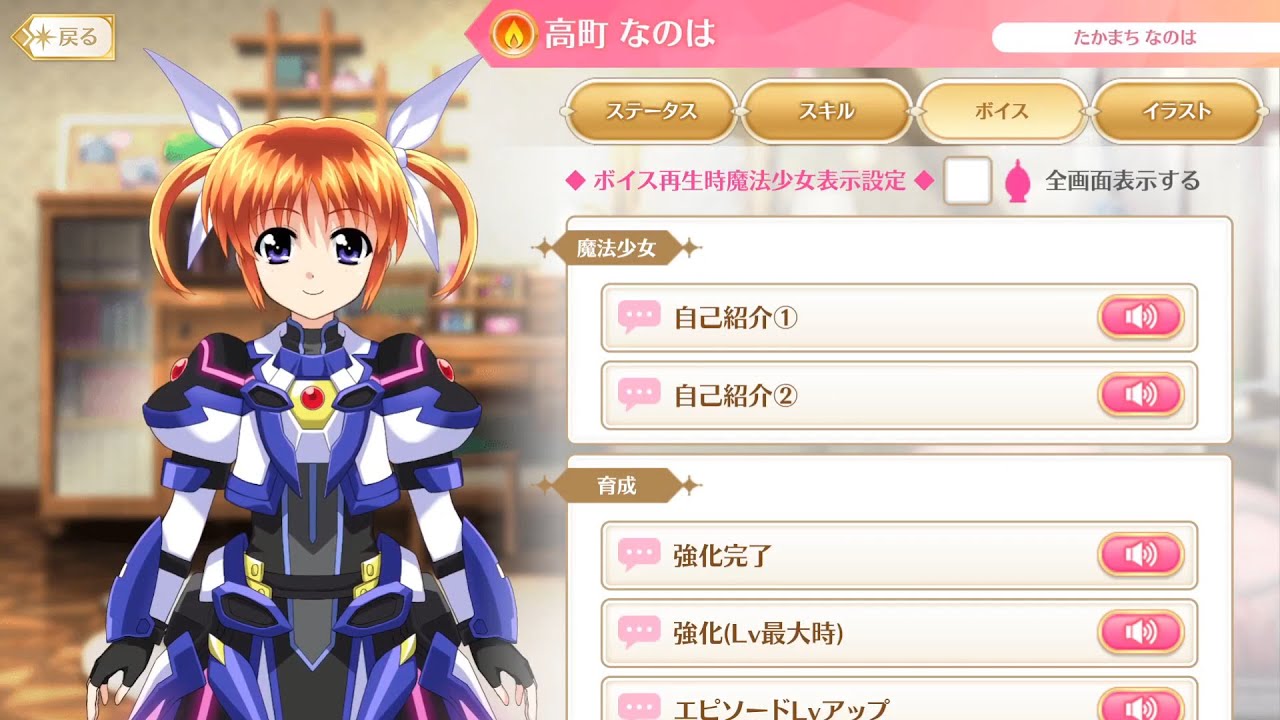This screenshot has width=1280, height=720.
Task: Play the エピソードLvアップ voice speaker icon
Action: point(1140,708)
